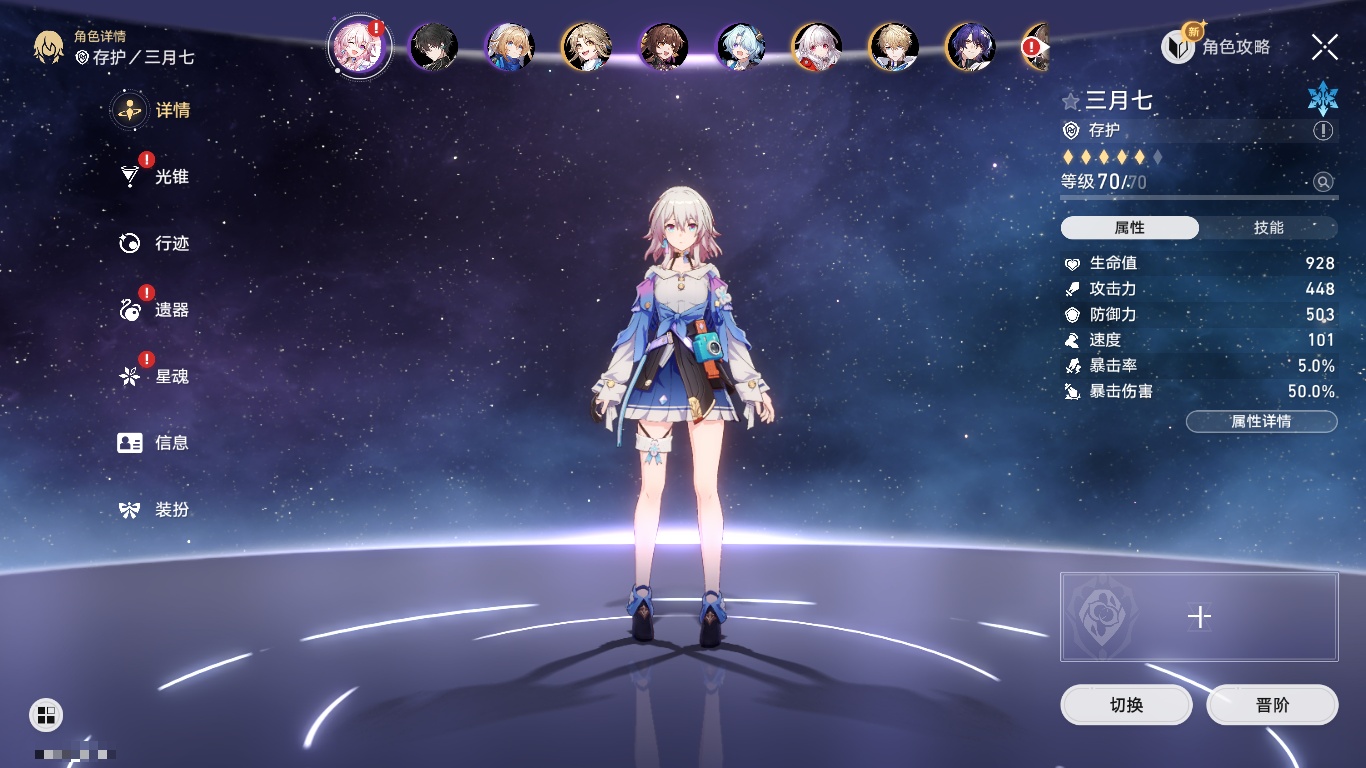Close the character details screen
1366x768 pixels.
[x=1325, y=47]
